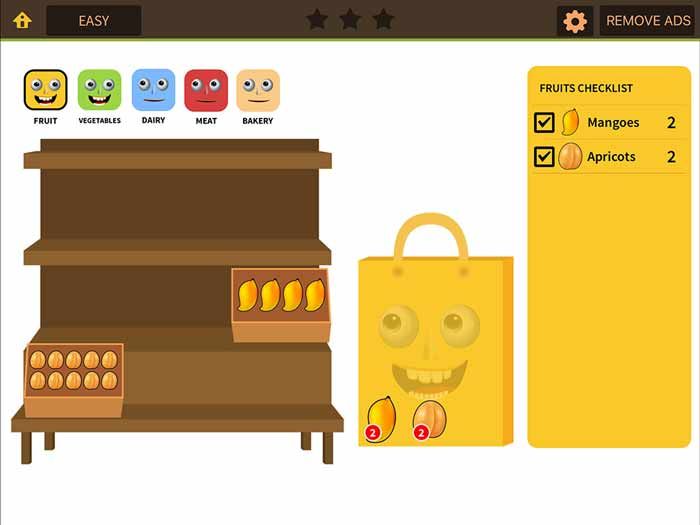Screen dimensions: 700x525
Task: Switch to the Vegetables category
Action: [x=99, y=91]
